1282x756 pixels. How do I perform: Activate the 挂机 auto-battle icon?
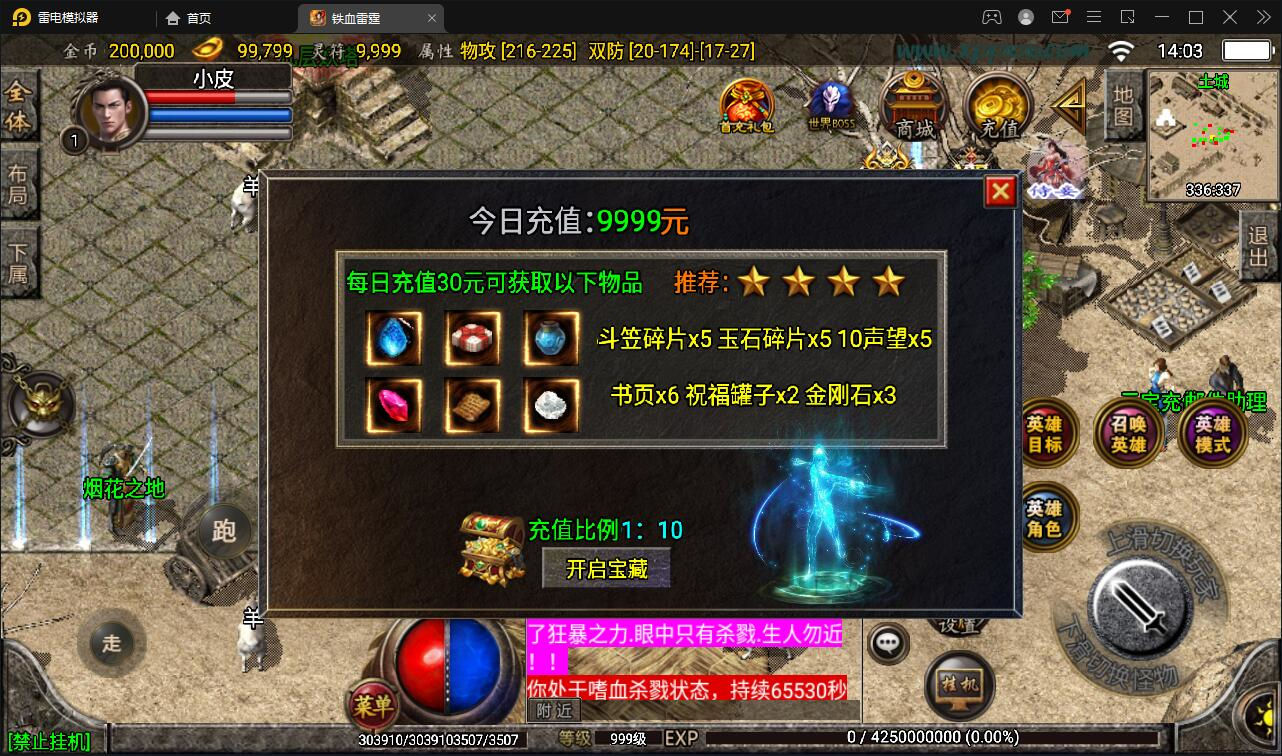click(x=959, y=685)
